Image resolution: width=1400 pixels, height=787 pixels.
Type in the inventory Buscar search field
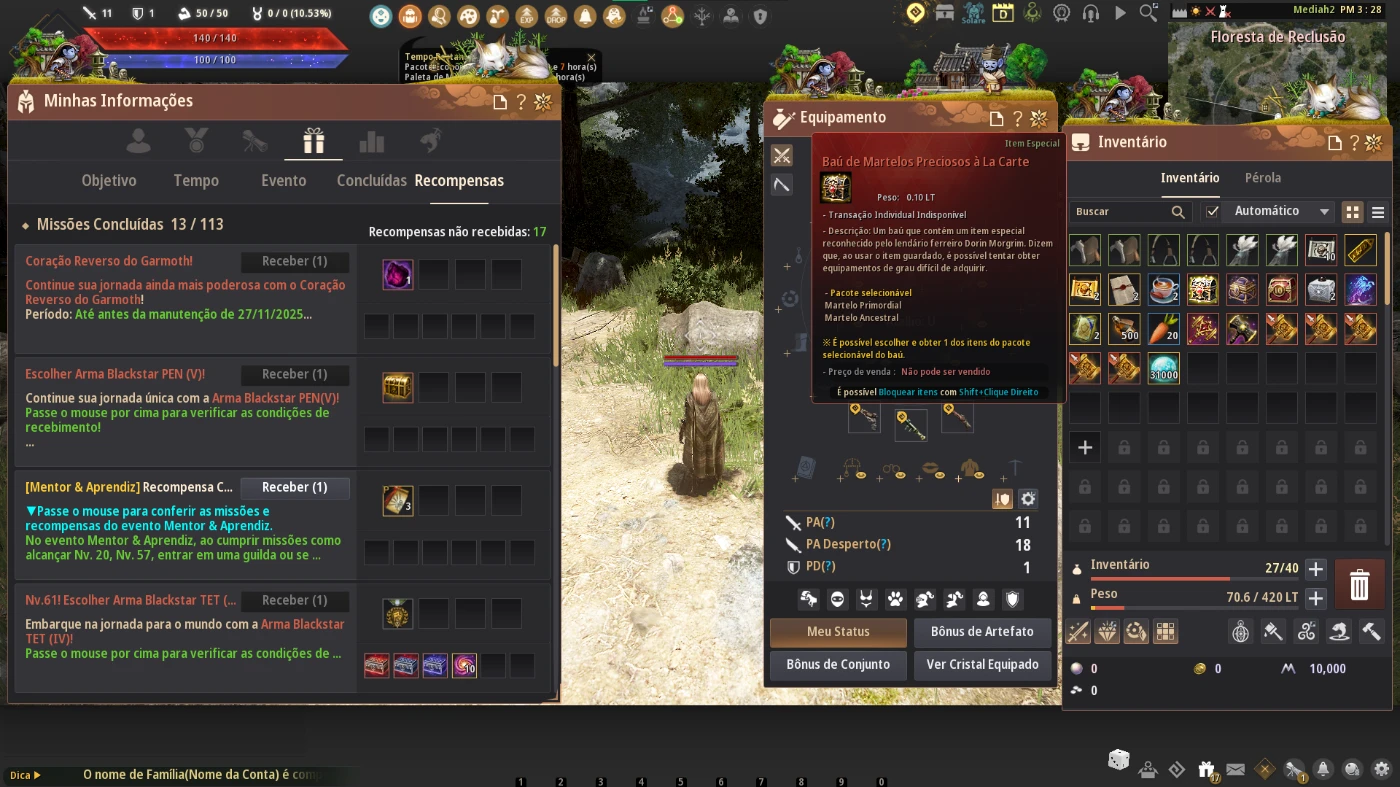[1120, 212]
